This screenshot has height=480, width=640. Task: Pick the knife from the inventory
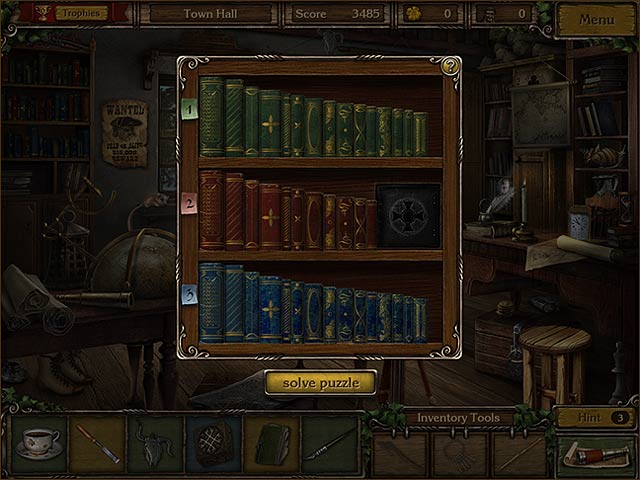[x=97, y=444]
